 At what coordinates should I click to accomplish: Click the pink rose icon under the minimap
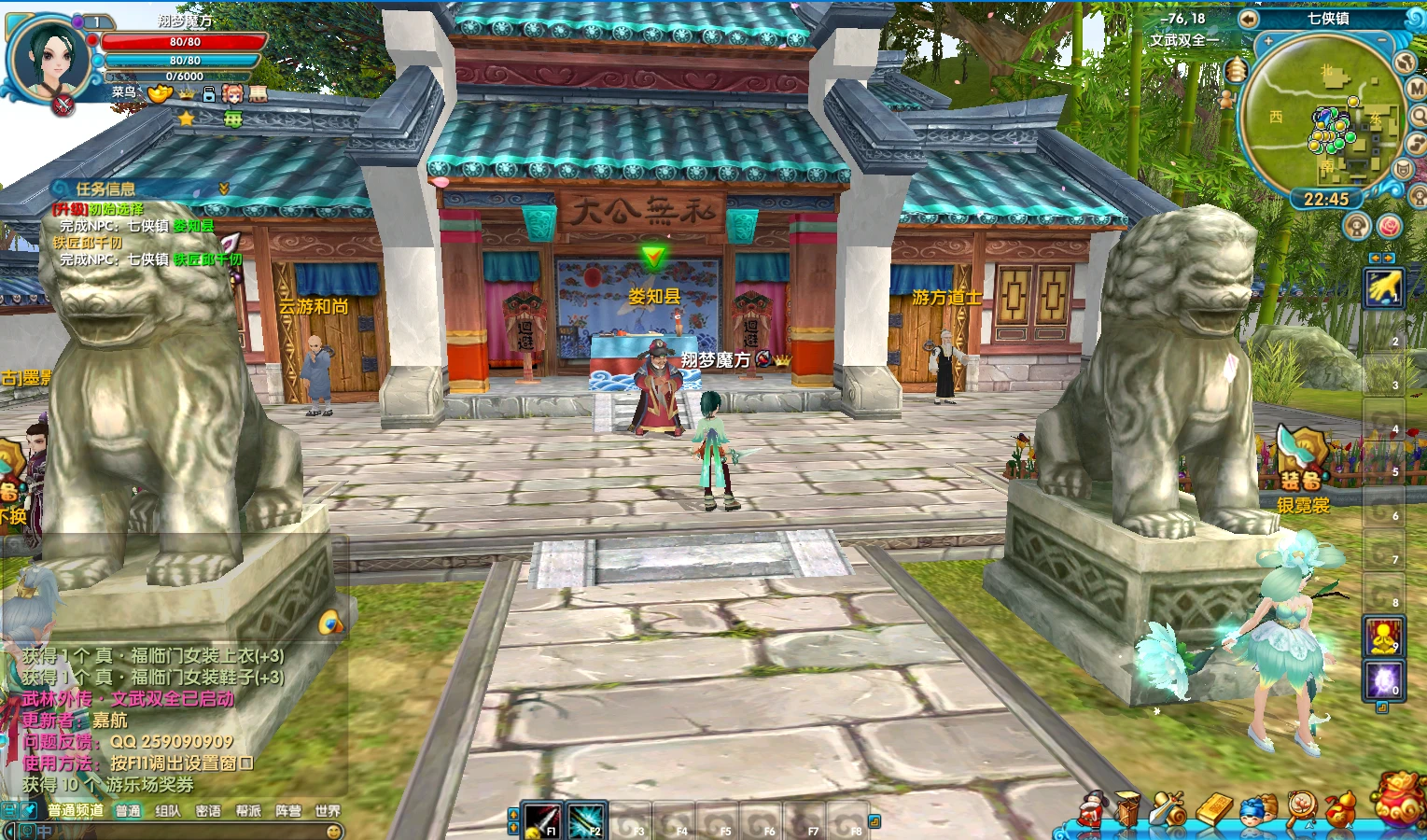click(1390, 225)
